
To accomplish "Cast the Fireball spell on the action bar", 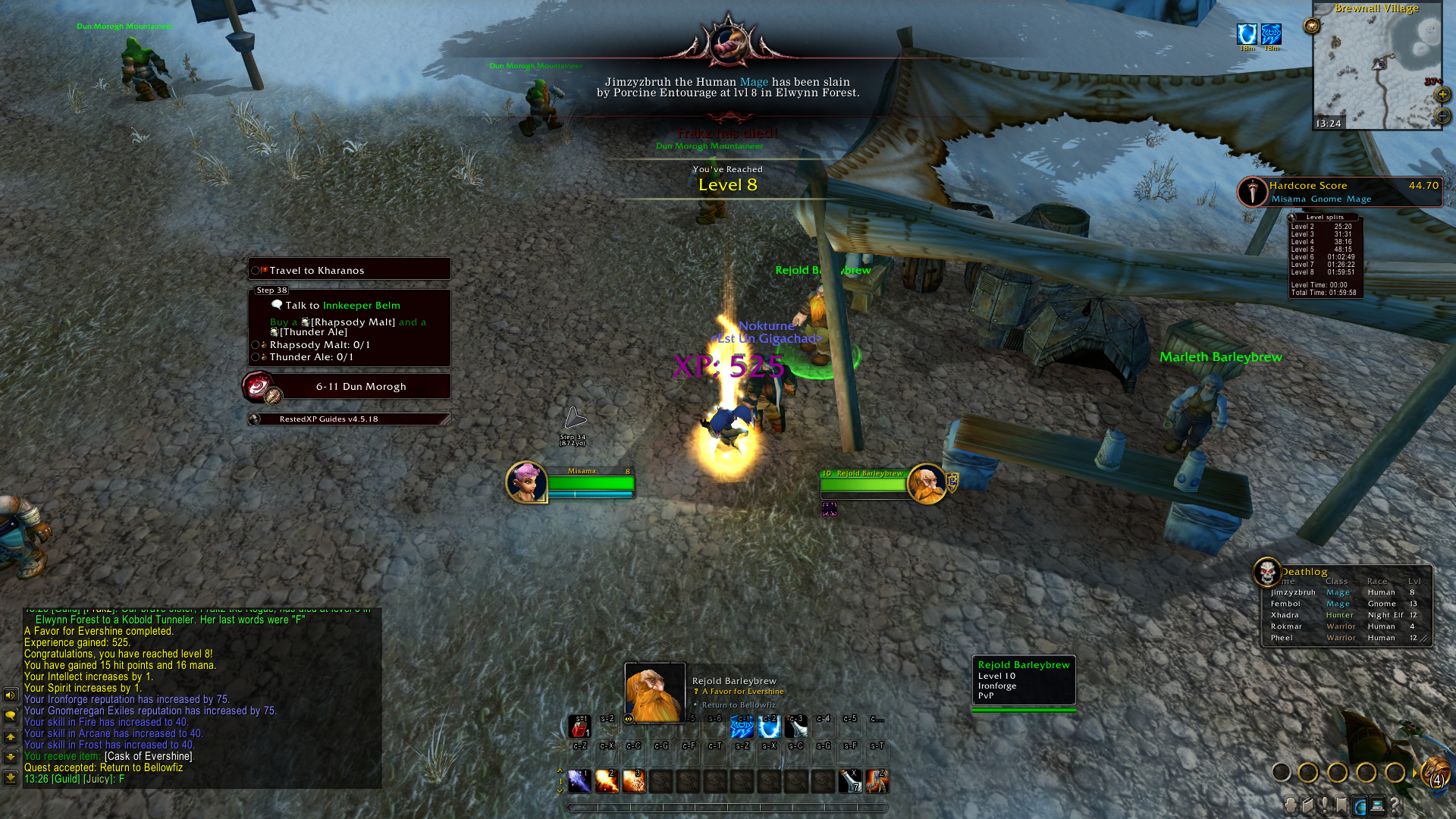I will pyautogui.click(x=607, y=780).
